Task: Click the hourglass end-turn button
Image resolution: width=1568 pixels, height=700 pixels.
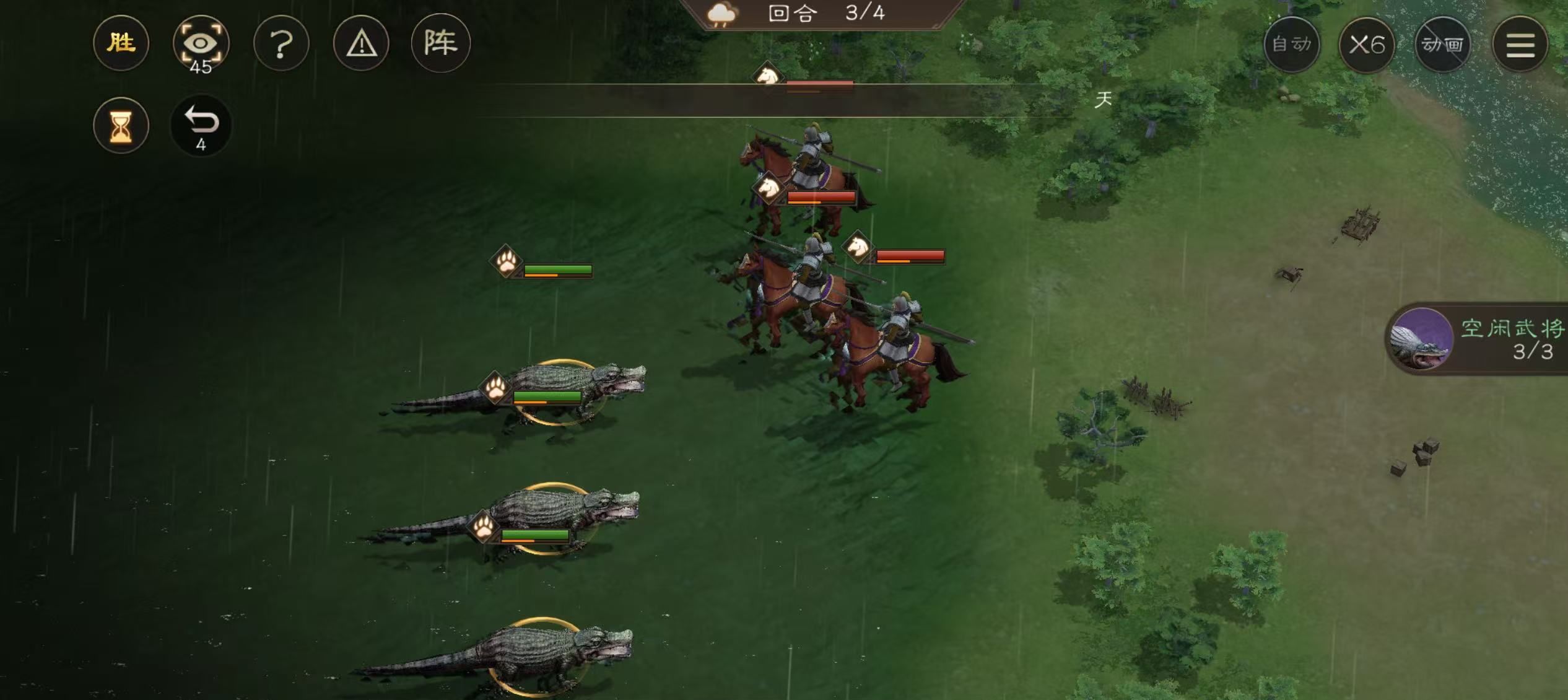Action: pyautogui.click(x=121, y=126)
